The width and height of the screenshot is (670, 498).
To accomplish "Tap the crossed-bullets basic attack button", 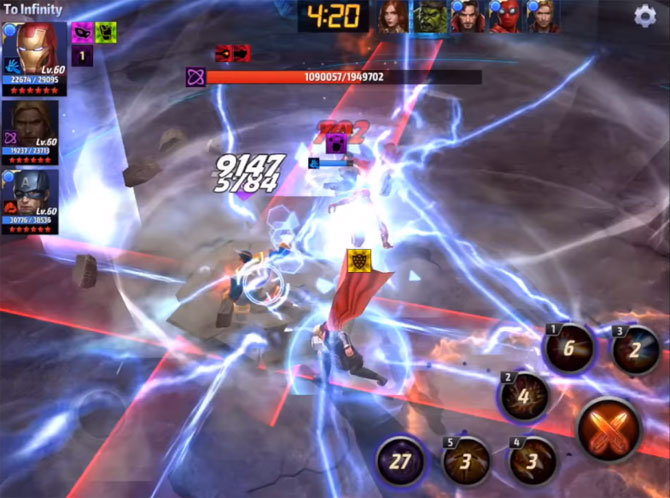I will click(x=610, y=430).
